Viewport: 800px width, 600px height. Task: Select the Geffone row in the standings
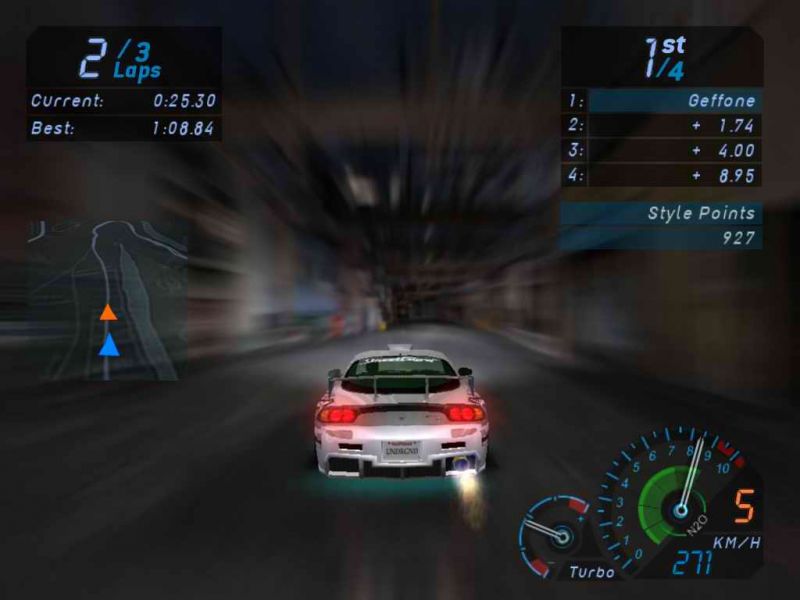pyautogui.click(x=662, y=101)
